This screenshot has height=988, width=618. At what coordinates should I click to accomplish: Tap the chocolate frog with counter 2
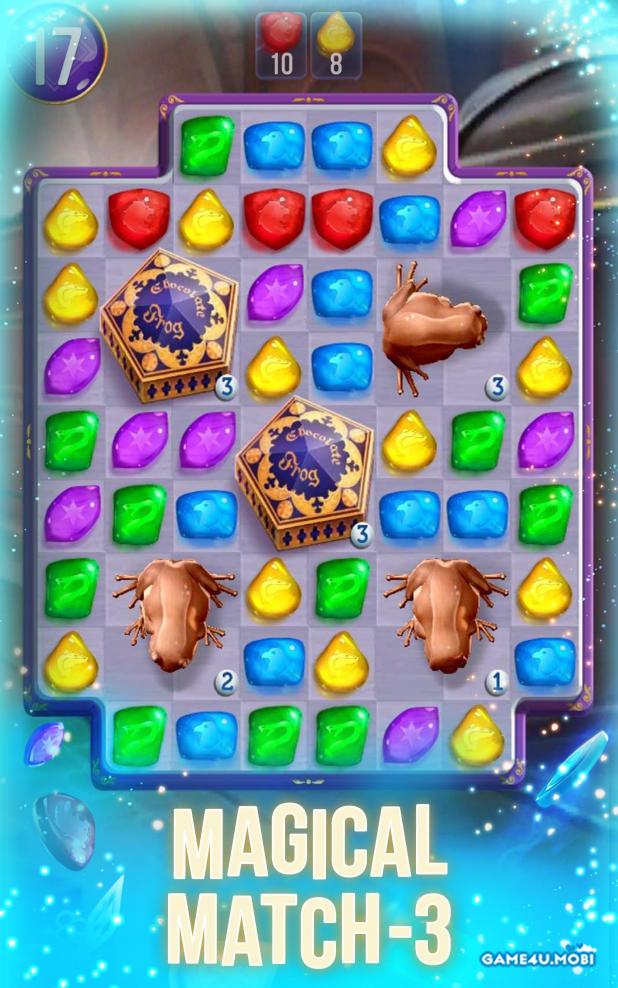[171, 613]
